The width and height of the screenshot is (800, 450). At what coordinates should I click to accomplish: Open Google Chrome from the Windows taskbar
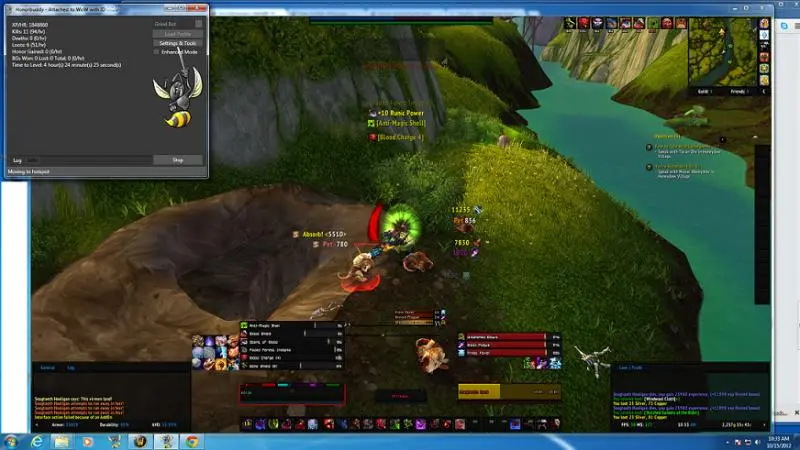(190, 440)
